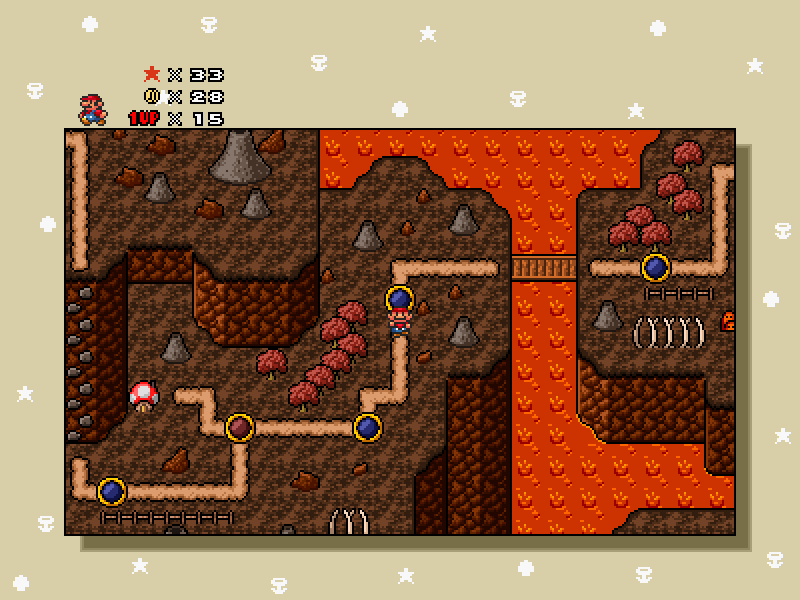Choose the blue level node under Mario
The height and width of the screenshot is (600, 800).
click(x=400, y=298)
